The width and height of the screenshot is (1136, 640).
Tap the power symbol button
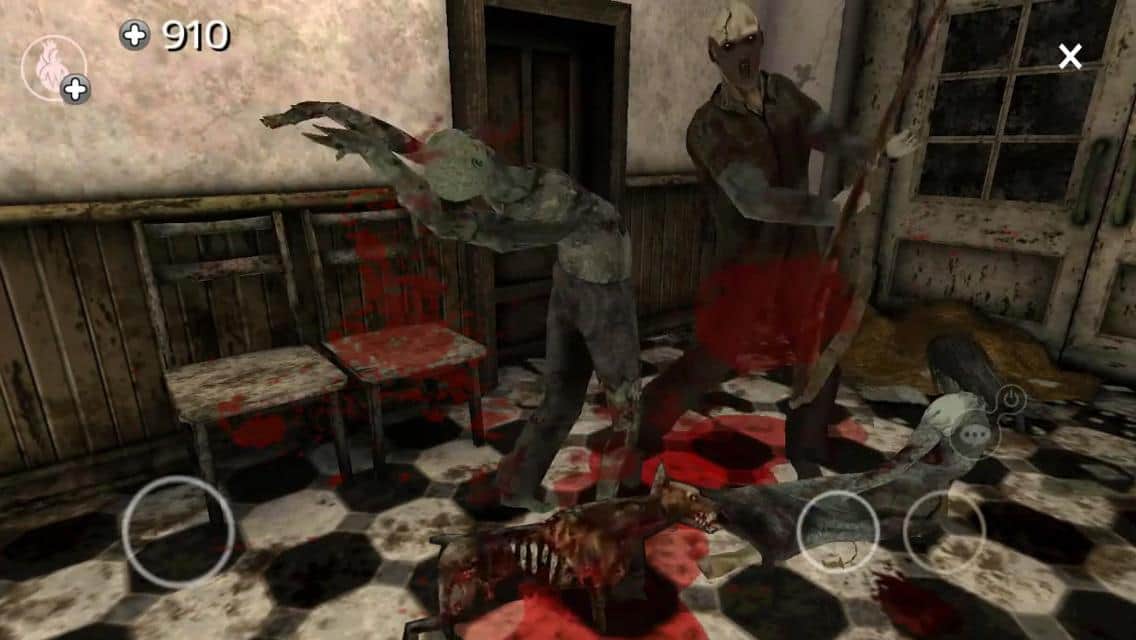[x=1013, y=400]
